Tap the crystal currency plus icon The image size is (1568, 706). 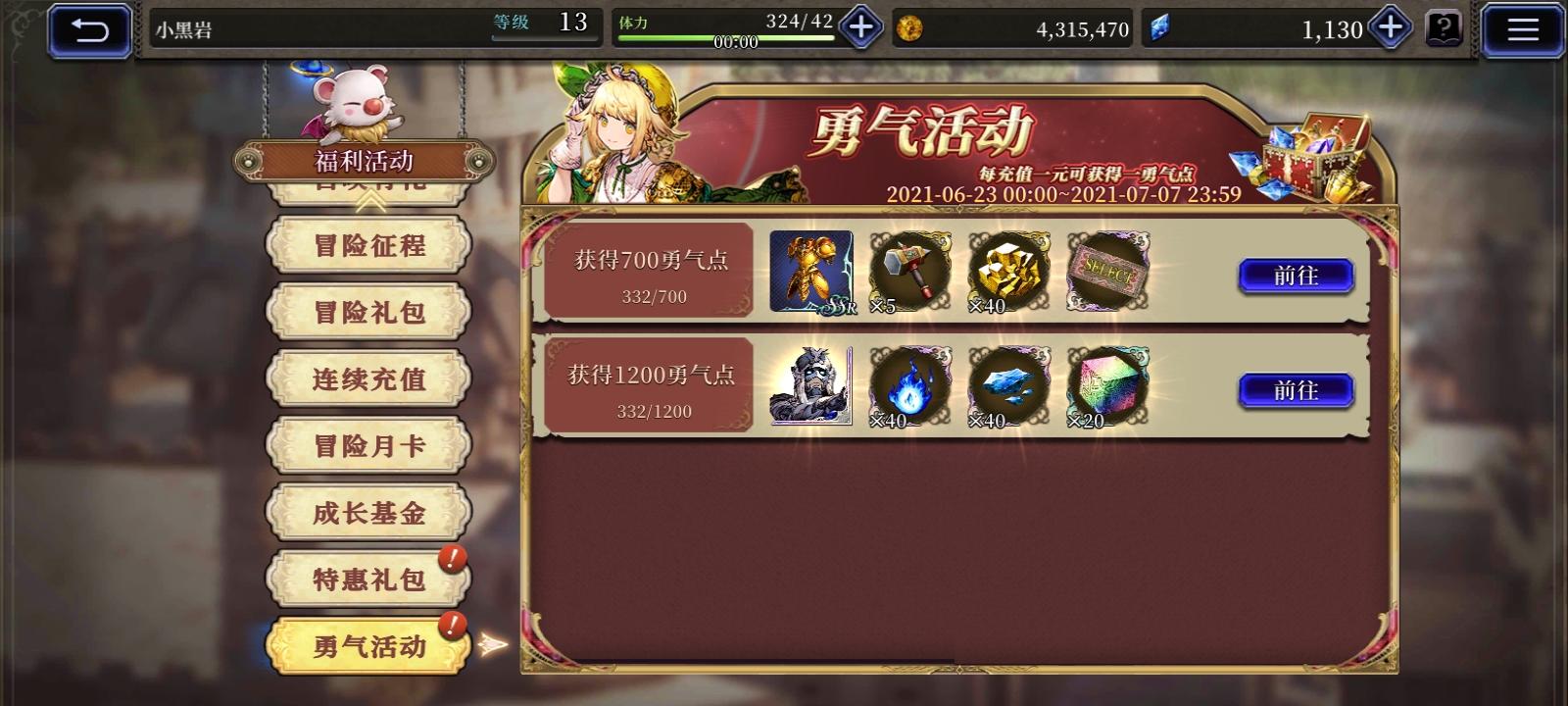click(x=1389, y=28)
